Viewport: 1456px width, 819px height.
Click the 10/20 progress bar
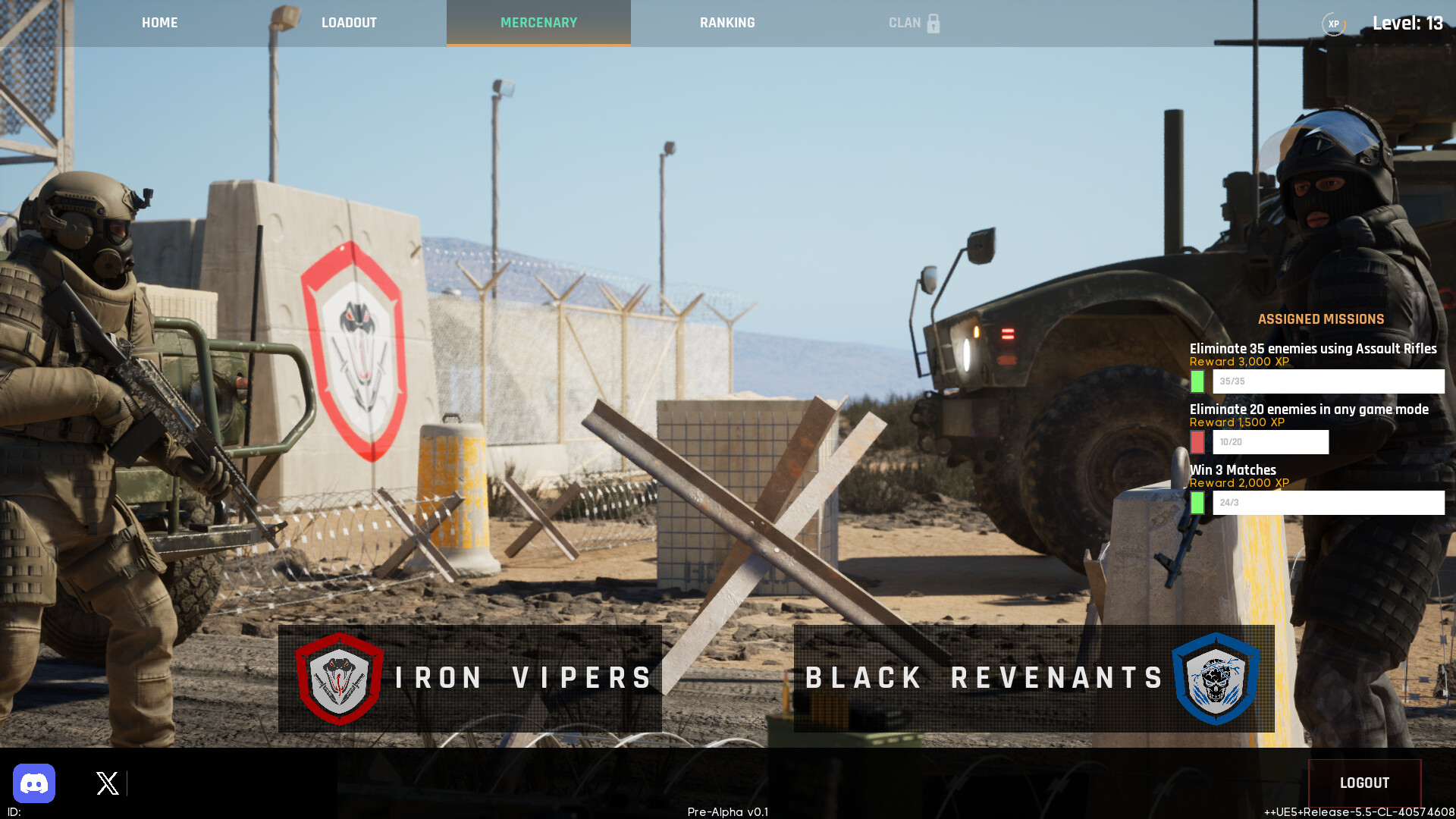[1270, 441]
